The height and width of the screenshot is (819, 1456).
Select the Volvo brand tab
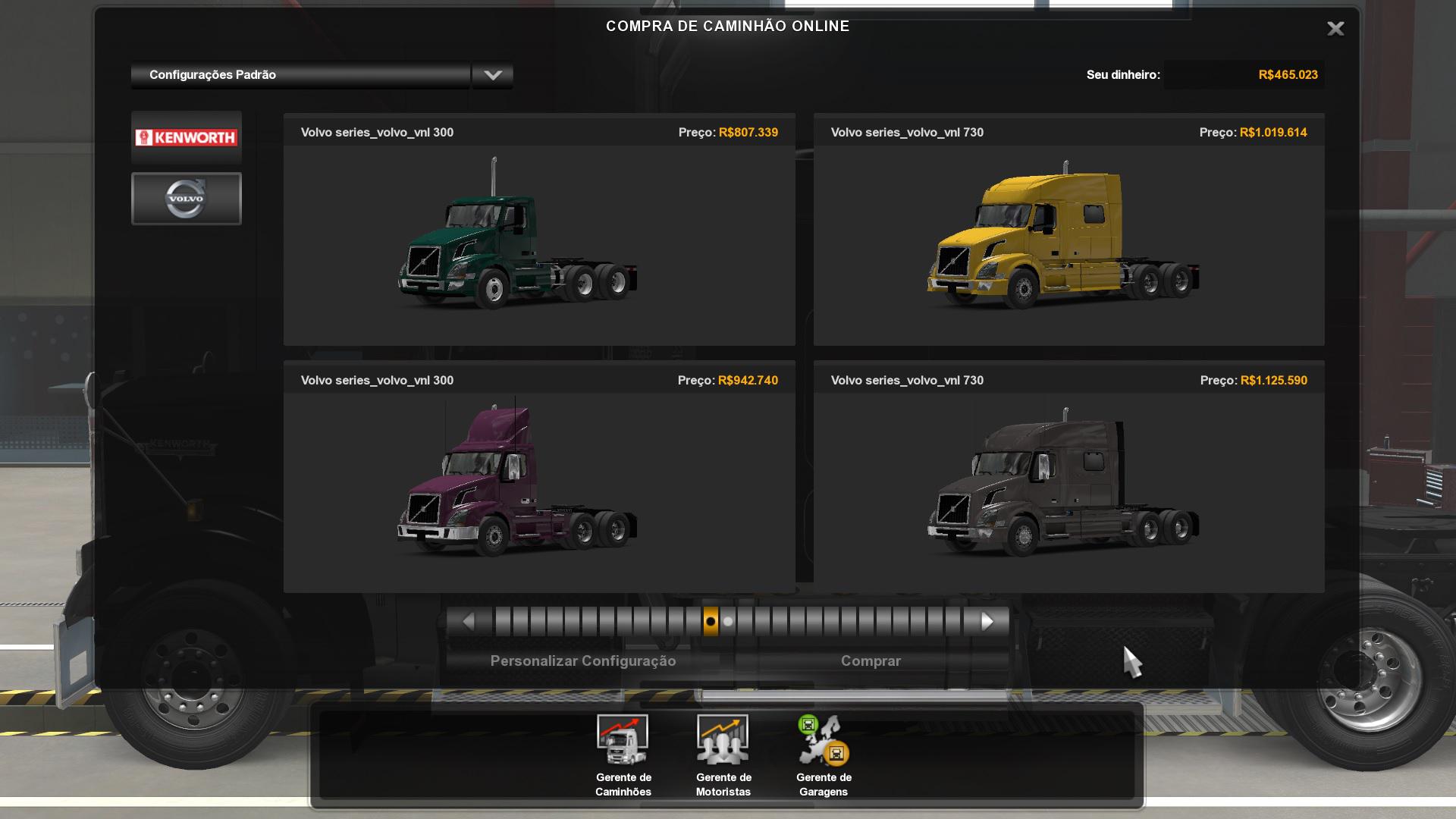[x=187, y=199]
